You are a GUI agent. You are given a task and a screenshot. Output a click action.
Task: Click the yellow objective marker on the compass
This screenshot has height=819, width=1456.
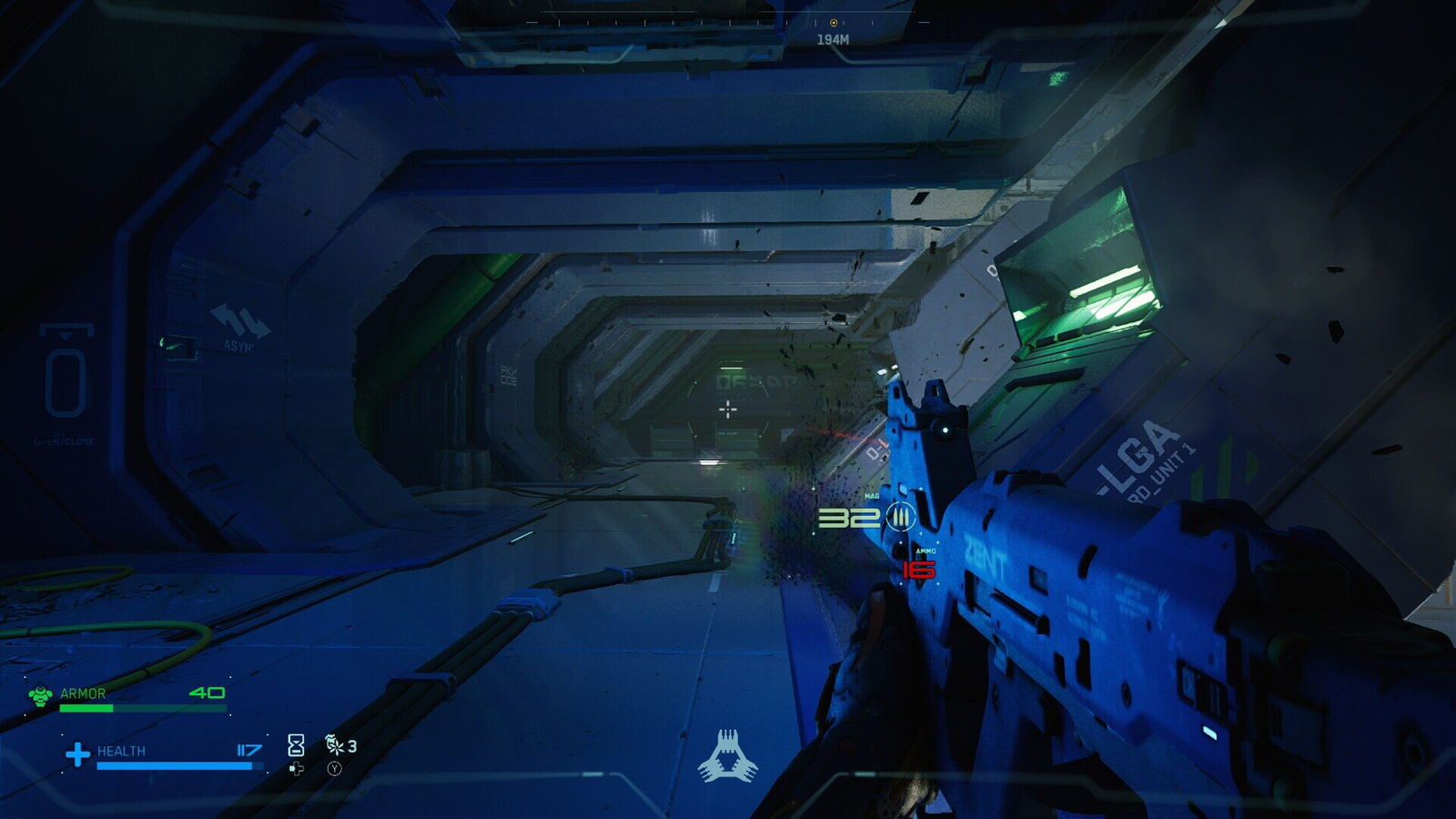coord(834,23)
